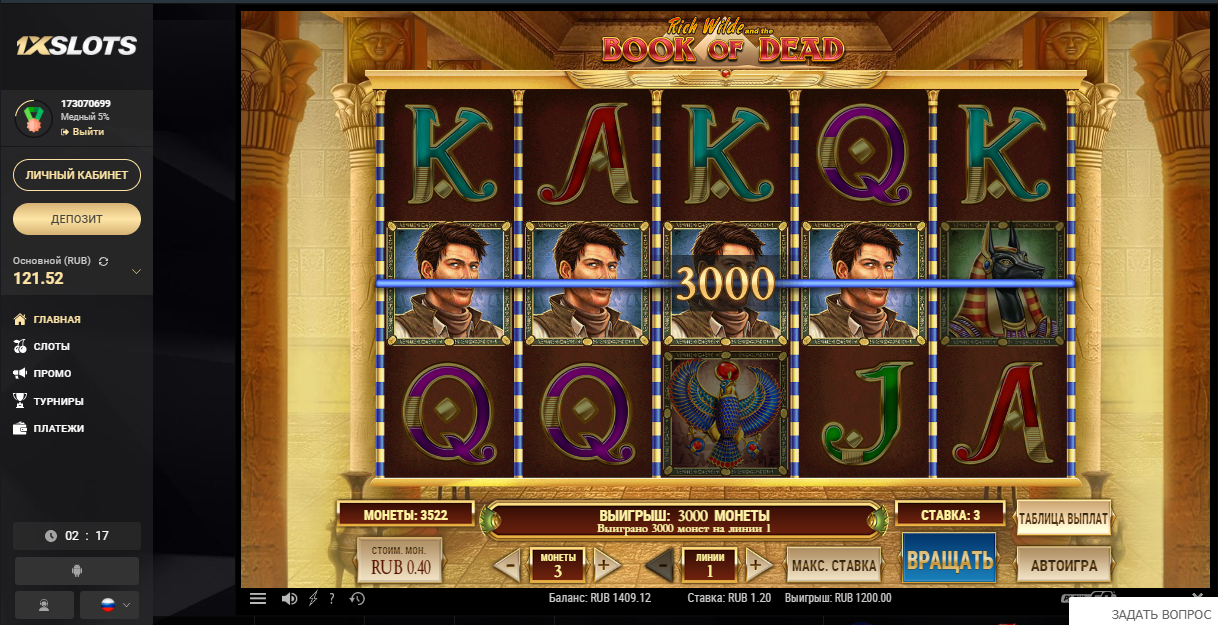The image size is (1218, 625).
Task: Go to СЛОТЫ in the sidebar
Action: click(51, 346)
